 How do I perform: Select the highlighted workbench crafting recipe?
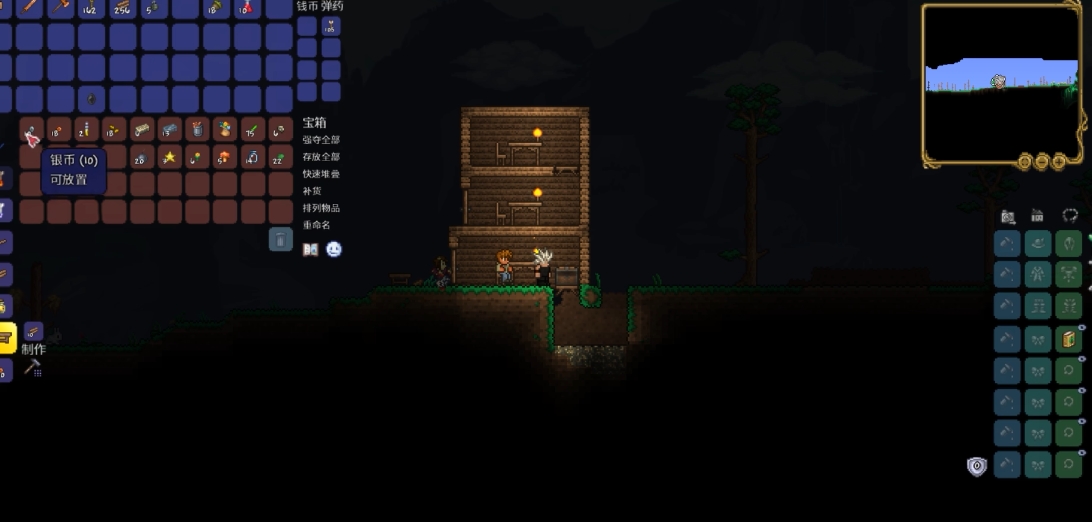click(6, 338)
